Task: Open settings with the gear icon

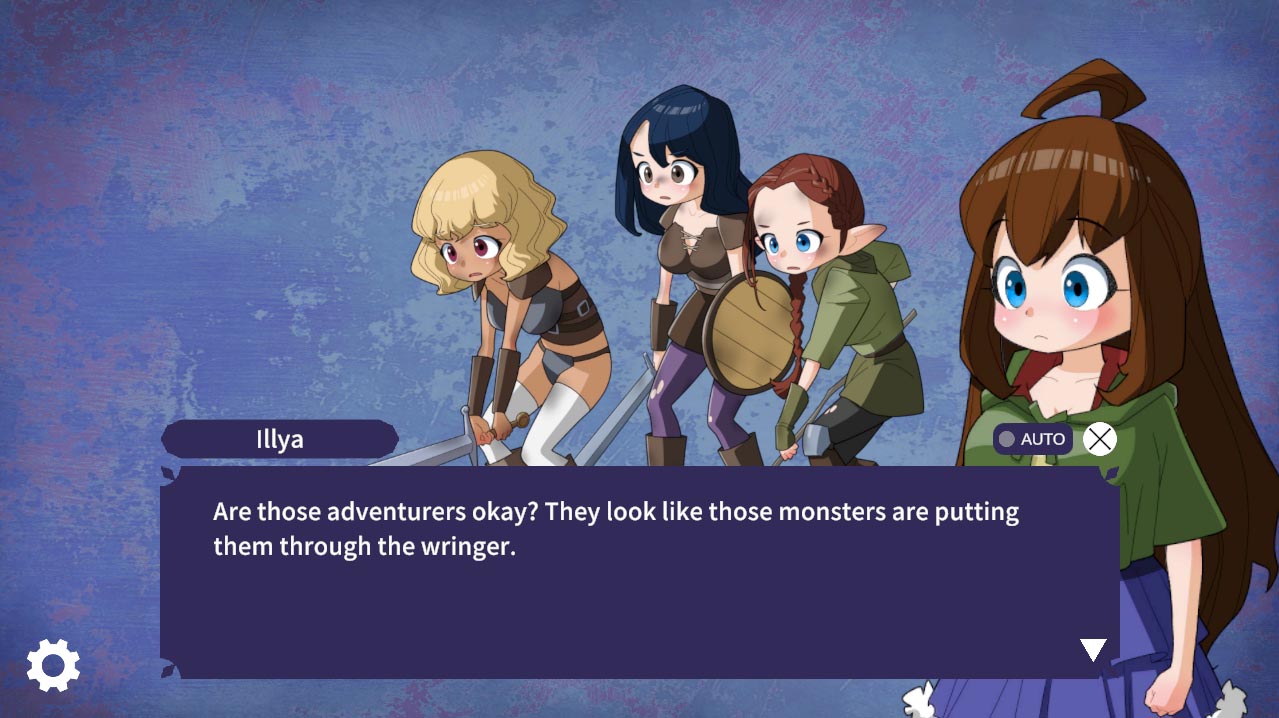Action: [53, 665]
